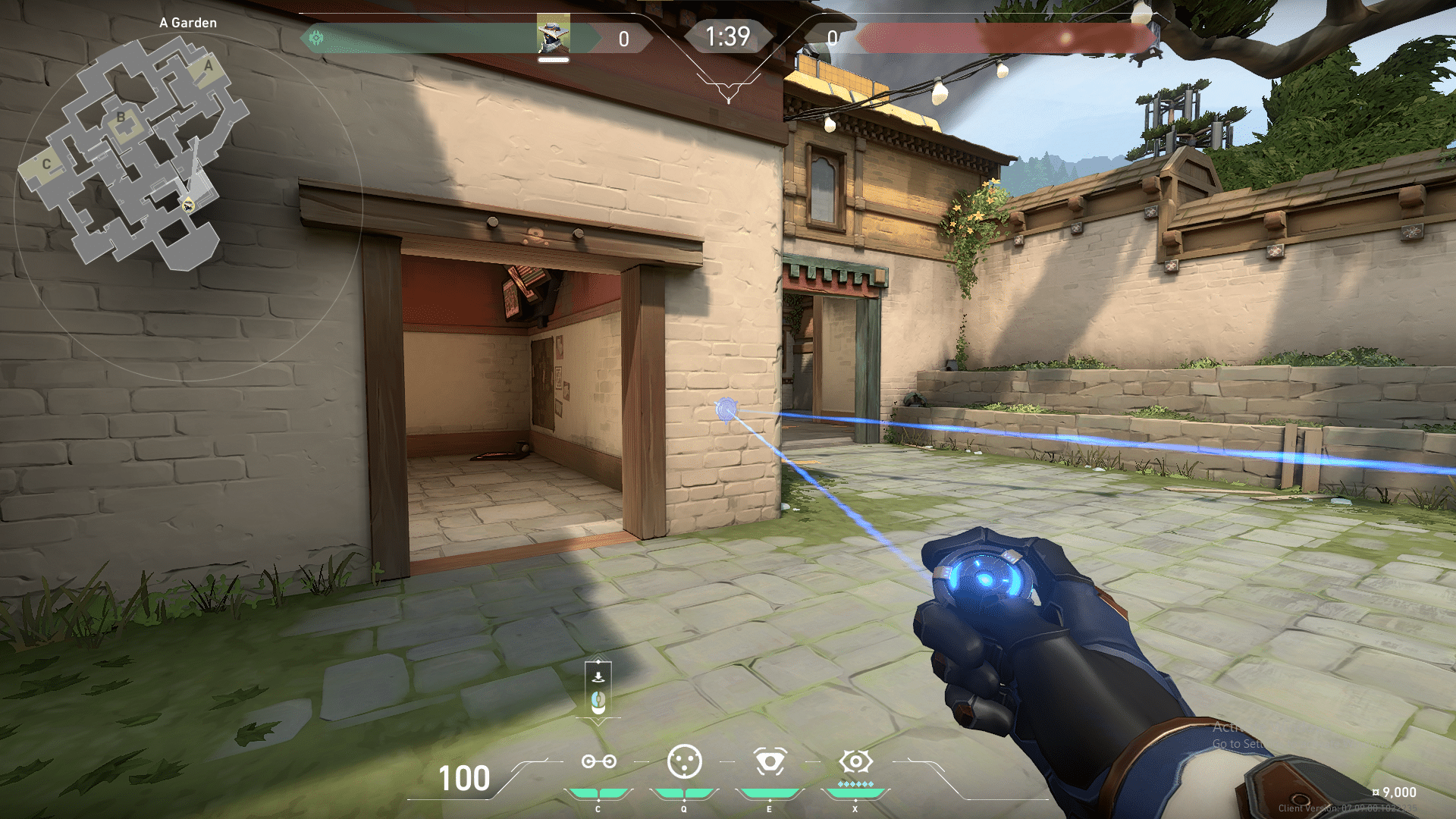The image size is (1456, 819).
Task: Activate the Cyber Cage ability icon
Action: [x=684, y=761]
